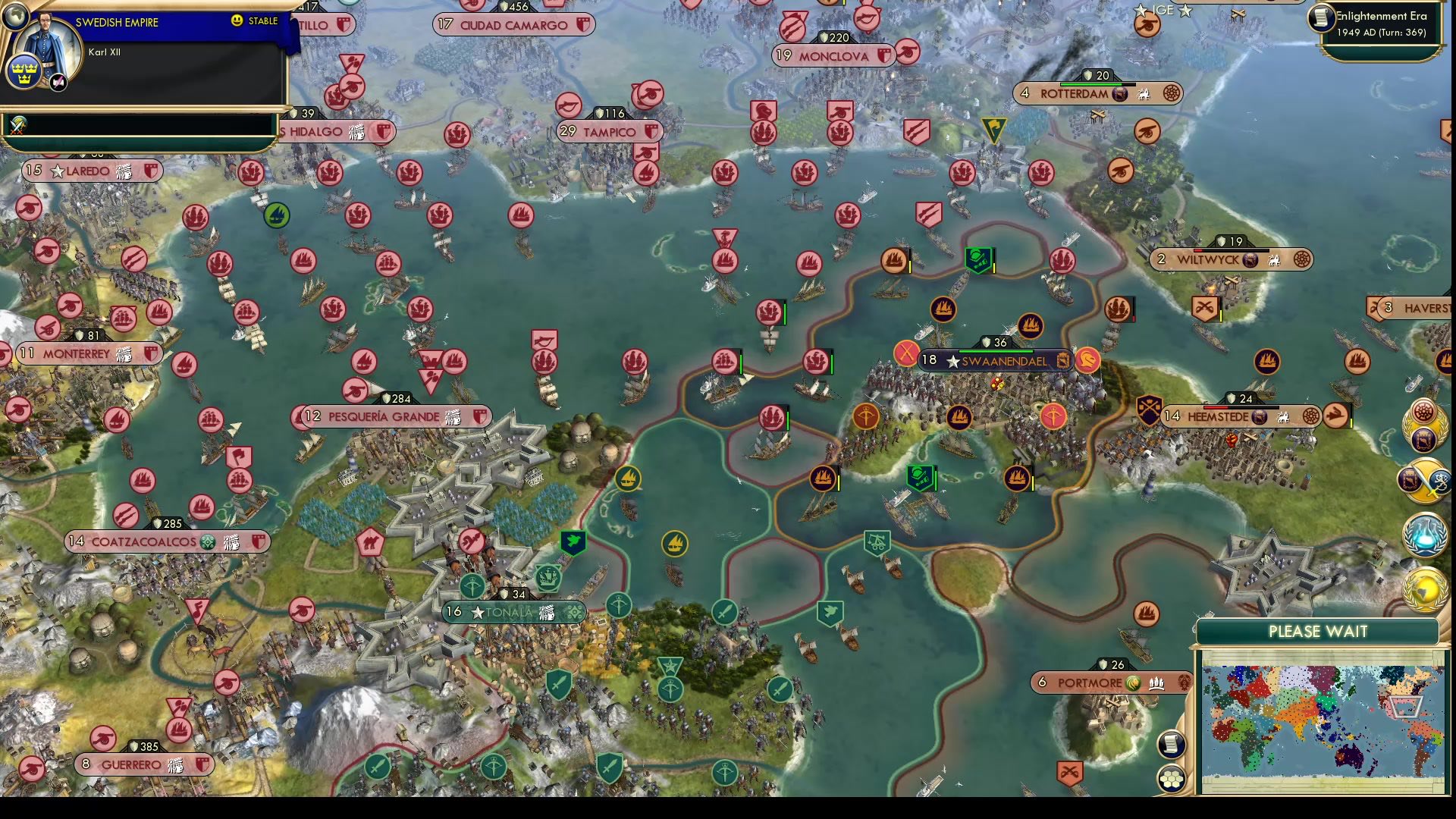This screenshot has width=1456, height=819.
Task: Open the Notification Log scroll icon
Action: pyautogui.click(x=1172, y=745)
